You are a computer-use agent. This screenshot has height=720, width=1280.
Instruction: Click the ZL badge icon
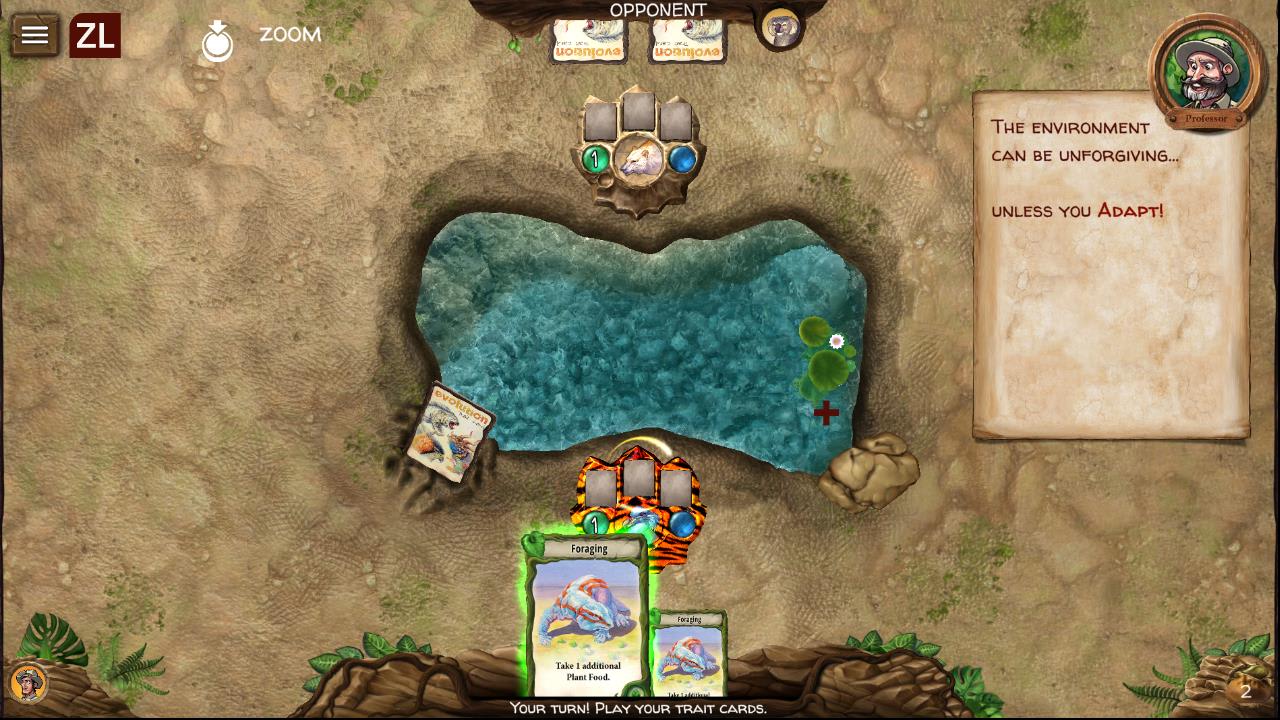point(95,34)
